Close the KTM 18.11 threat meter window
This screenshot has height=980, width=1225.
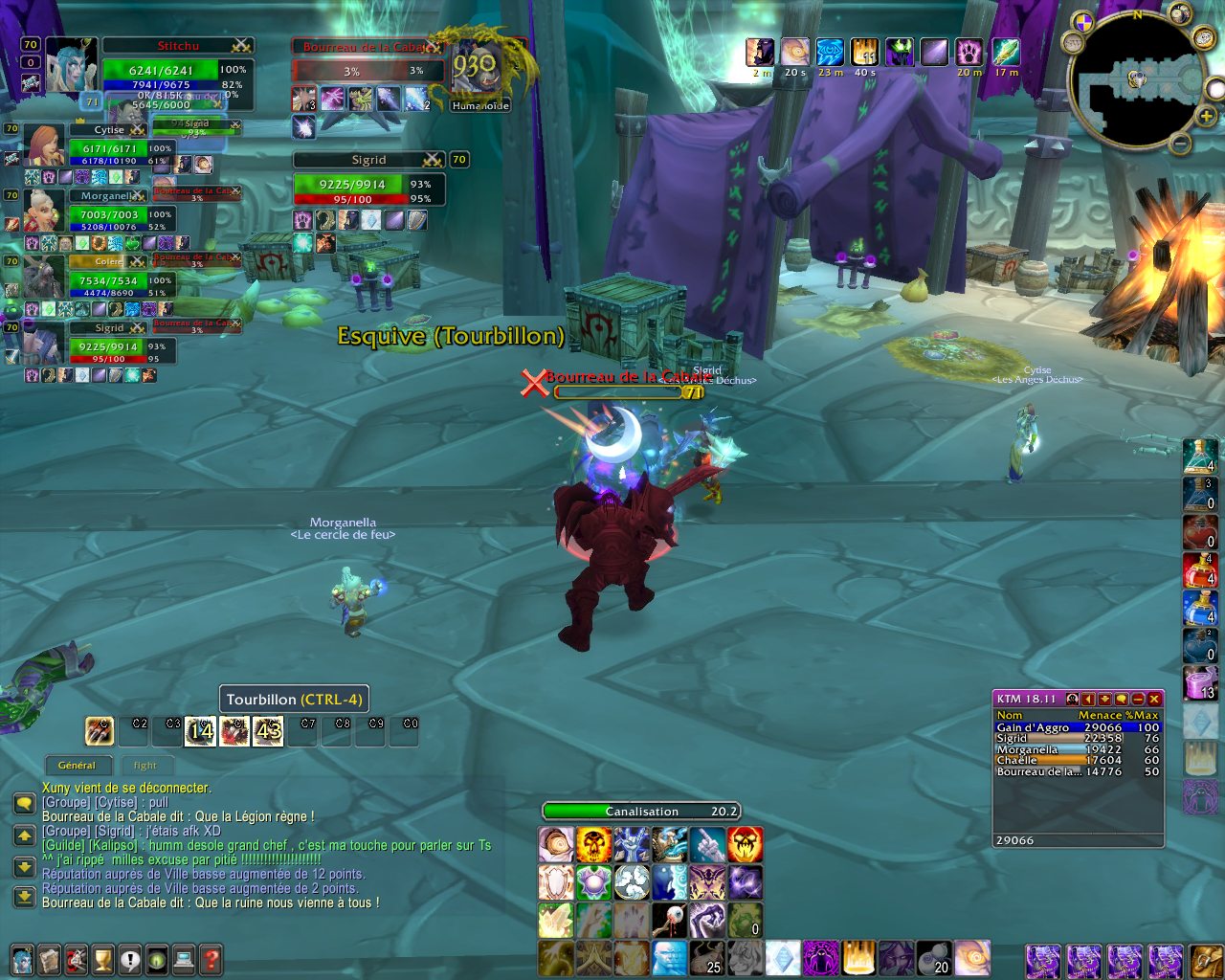point(1155,699)
